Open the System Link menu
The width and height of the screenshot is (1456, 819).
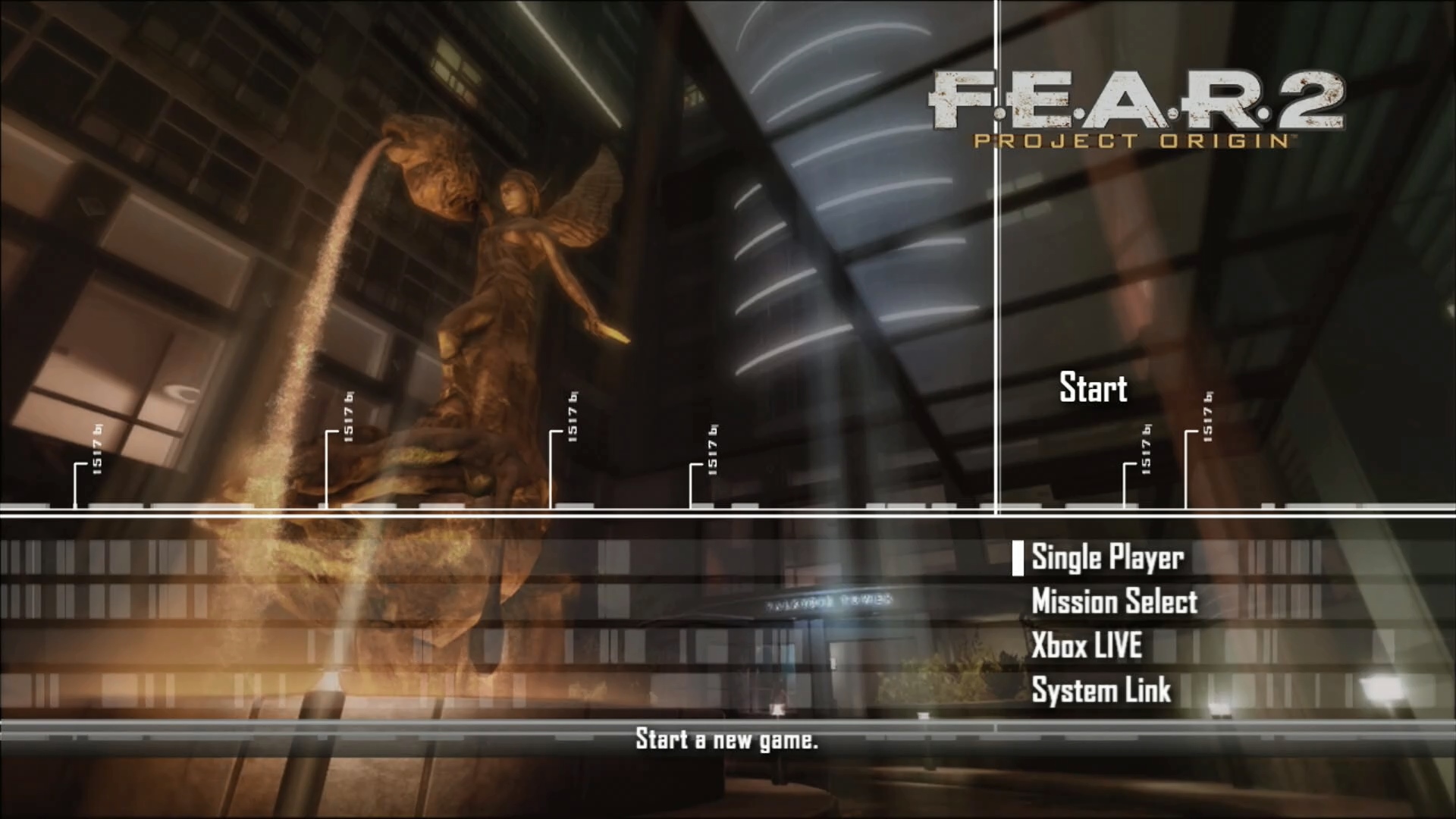tap(1101, 691)
